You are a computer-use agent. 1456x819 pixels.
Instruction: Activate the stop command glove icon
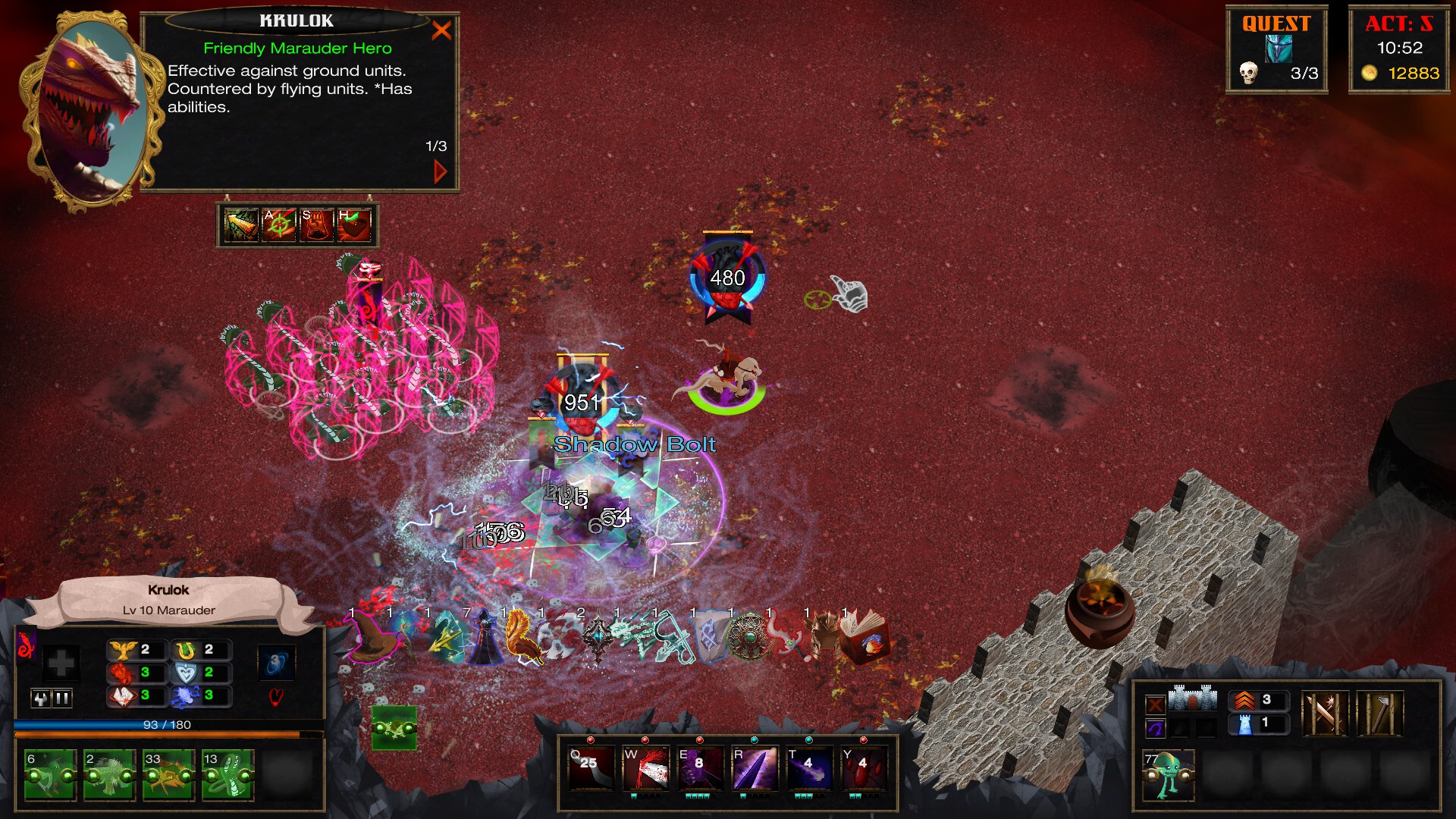316,225
